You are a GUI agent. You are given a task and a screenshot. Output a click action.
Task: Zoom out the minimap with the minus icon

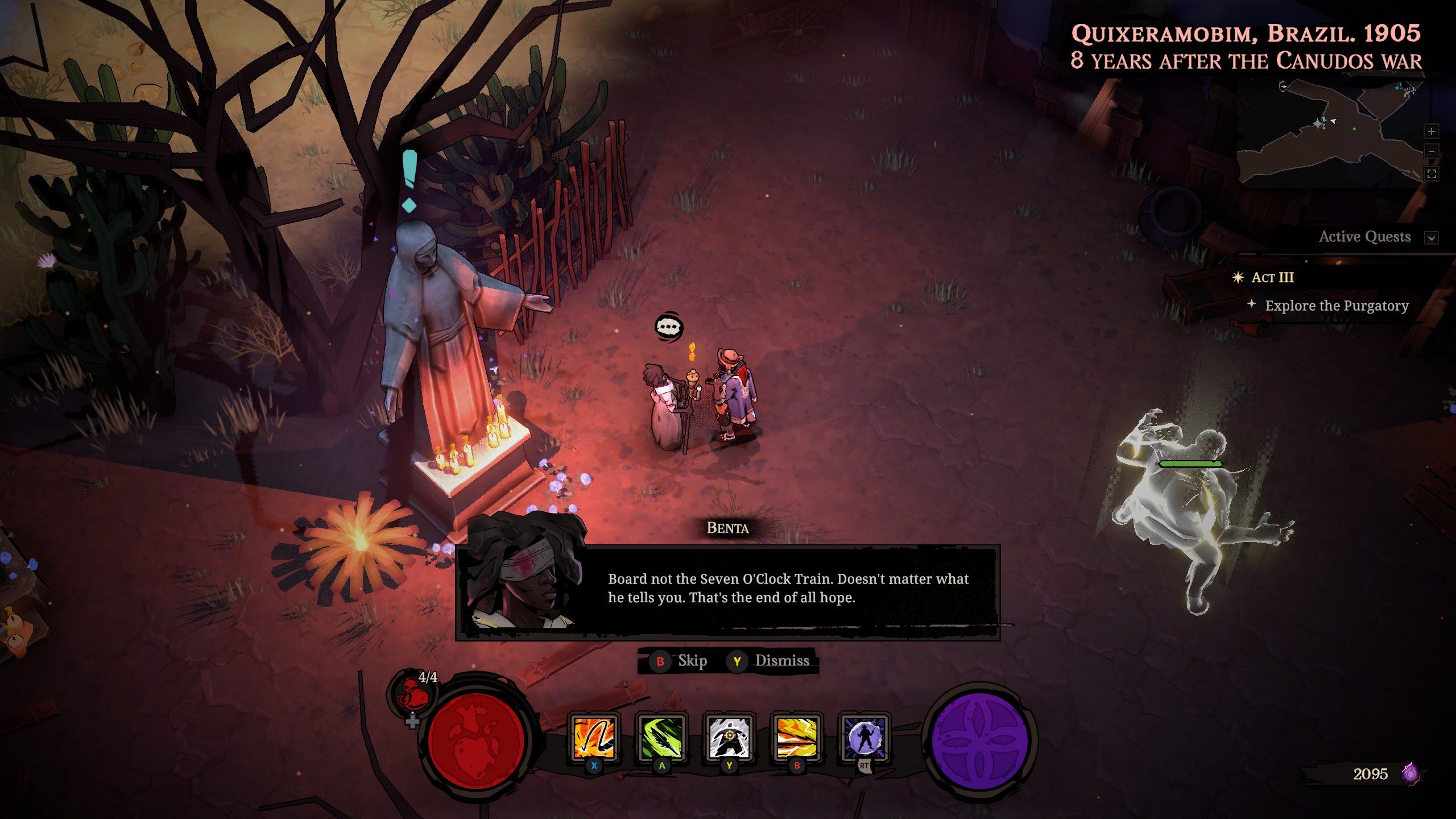(1432, 151)
